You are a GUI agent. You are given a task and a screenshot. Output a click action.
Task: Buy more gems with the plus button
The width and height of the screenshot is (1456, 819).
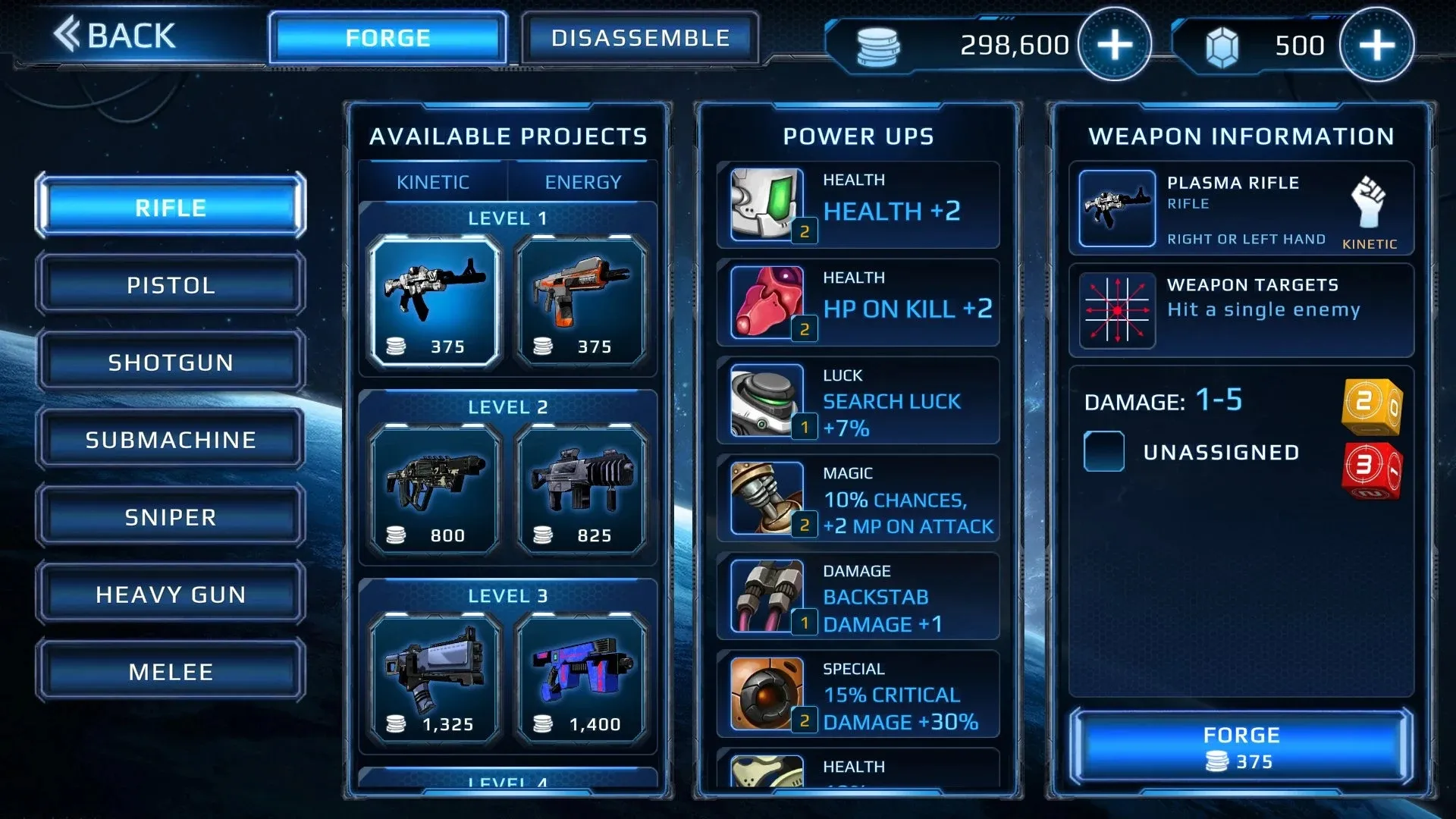coord(1376,45)
